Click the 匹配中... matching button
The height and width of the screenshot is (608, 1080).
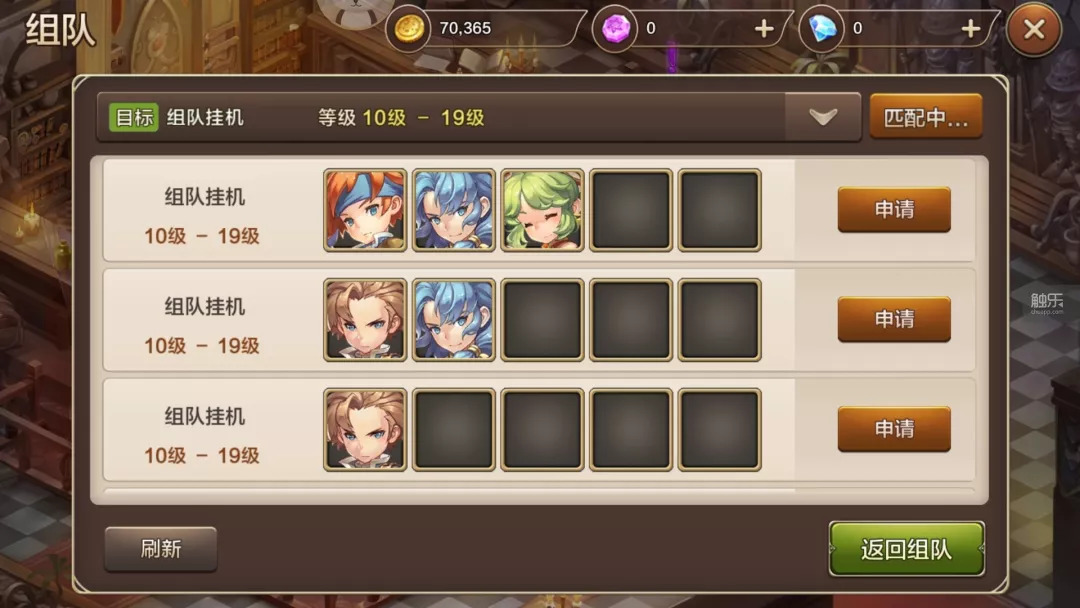[x=926, y=117]
